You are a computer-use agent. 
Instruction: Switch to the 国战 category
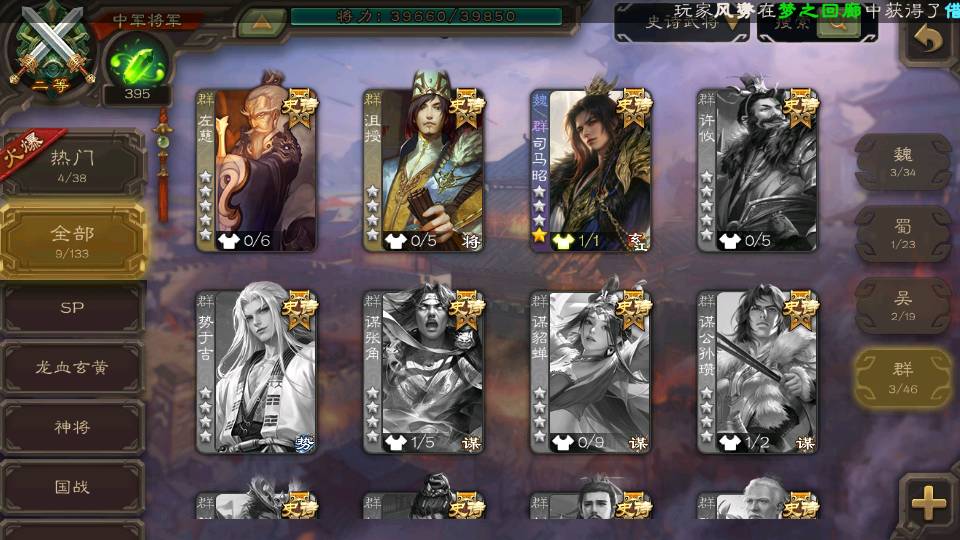tap(72, 487)
